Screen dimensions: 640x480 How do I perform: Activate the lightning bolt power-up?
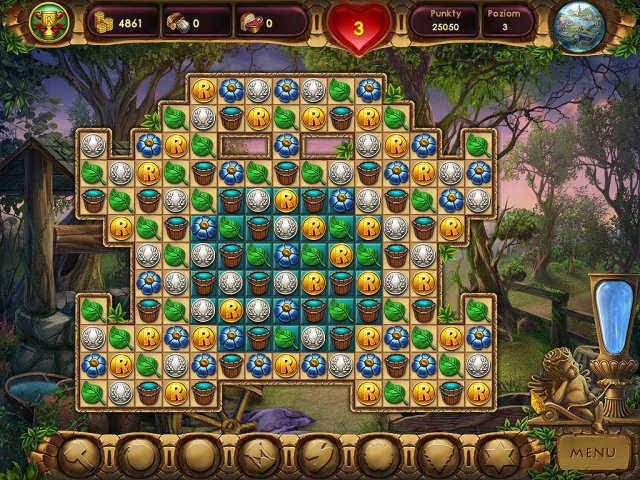click(x=317, y=456)
